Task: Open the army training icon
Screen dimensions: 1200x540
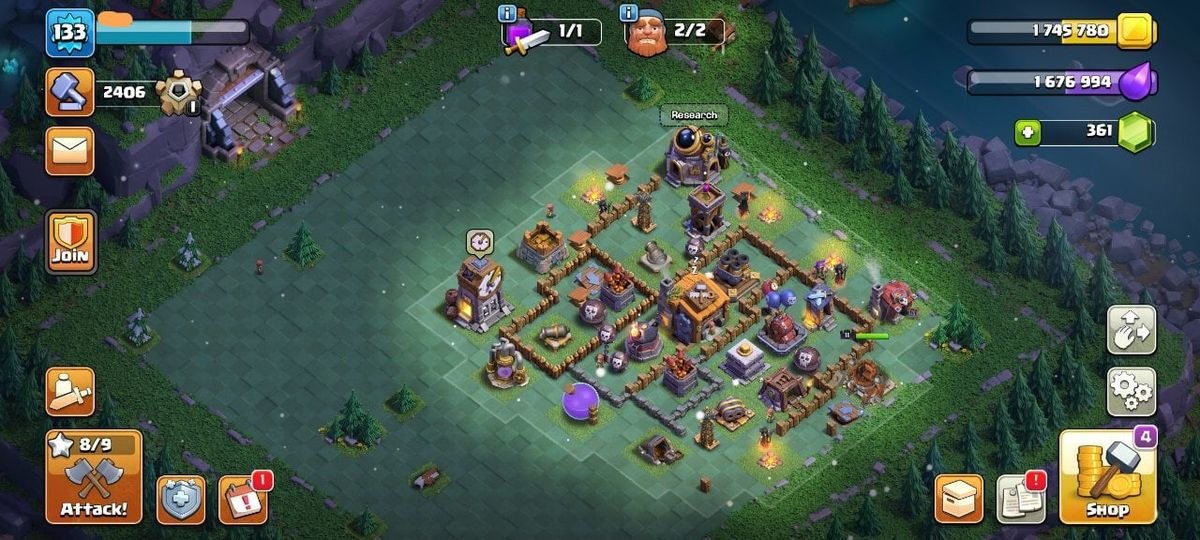Action: point(70,391)
